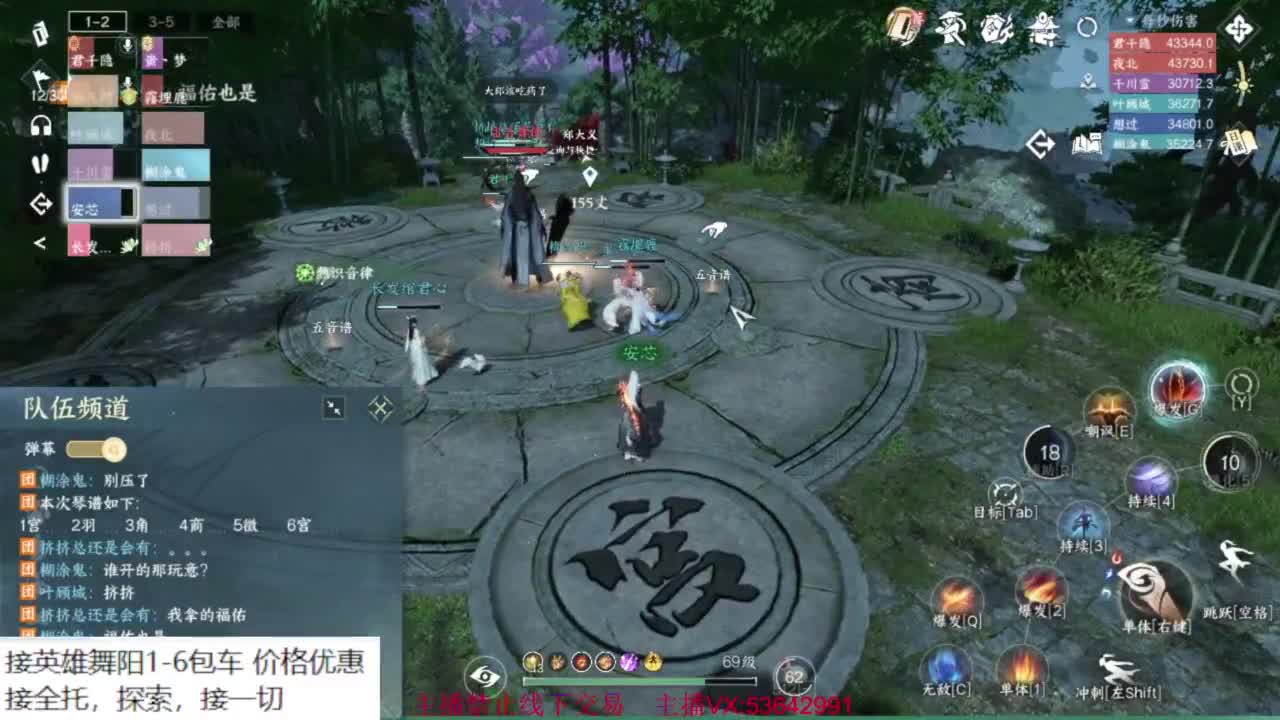Mute the microphone next to 君千隐
This screenshot has height=720, width=1280.
125,44
